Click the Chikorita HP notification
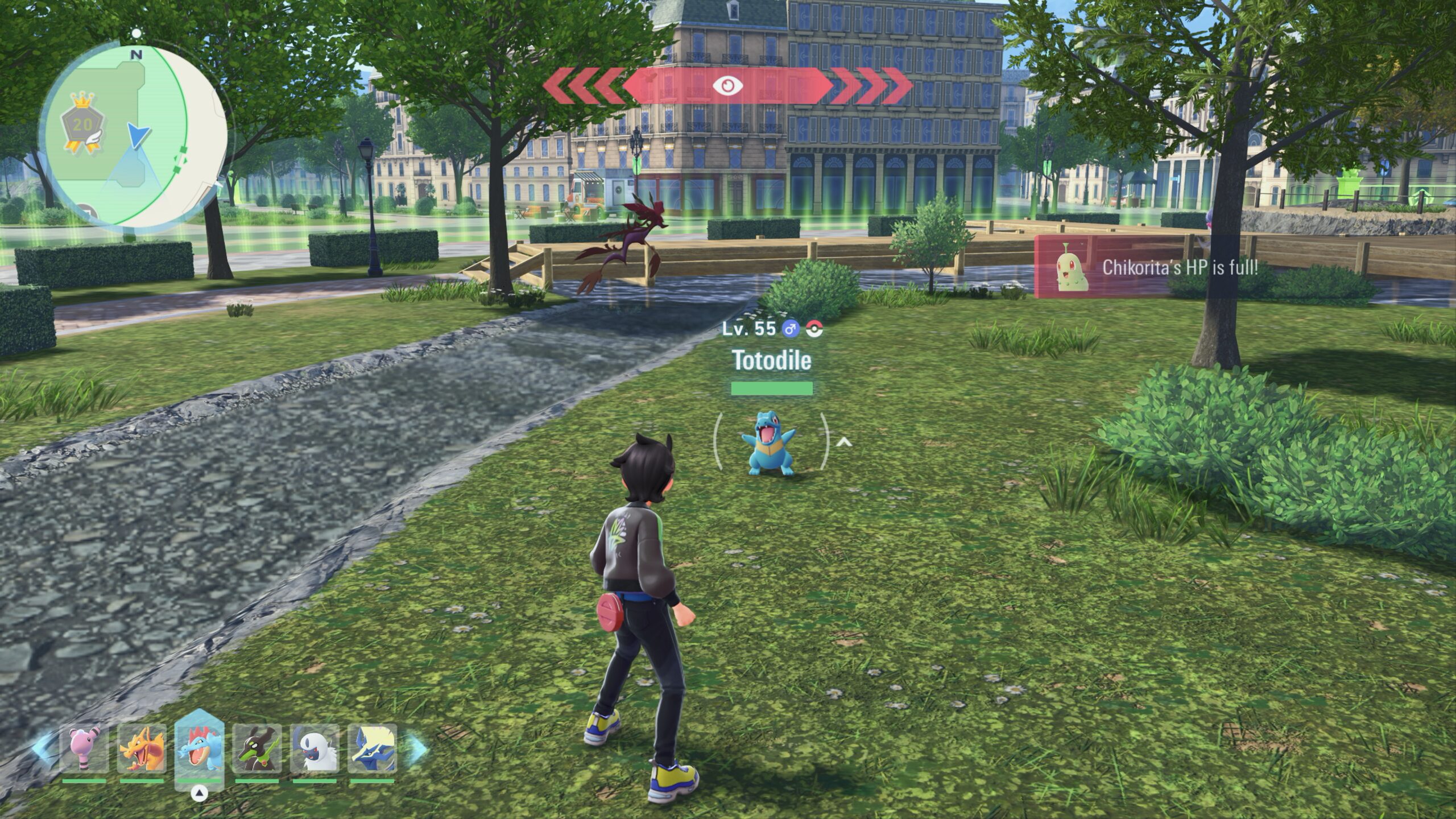The height and width of the screenshot is (819, 1456). coord(1177,267)
